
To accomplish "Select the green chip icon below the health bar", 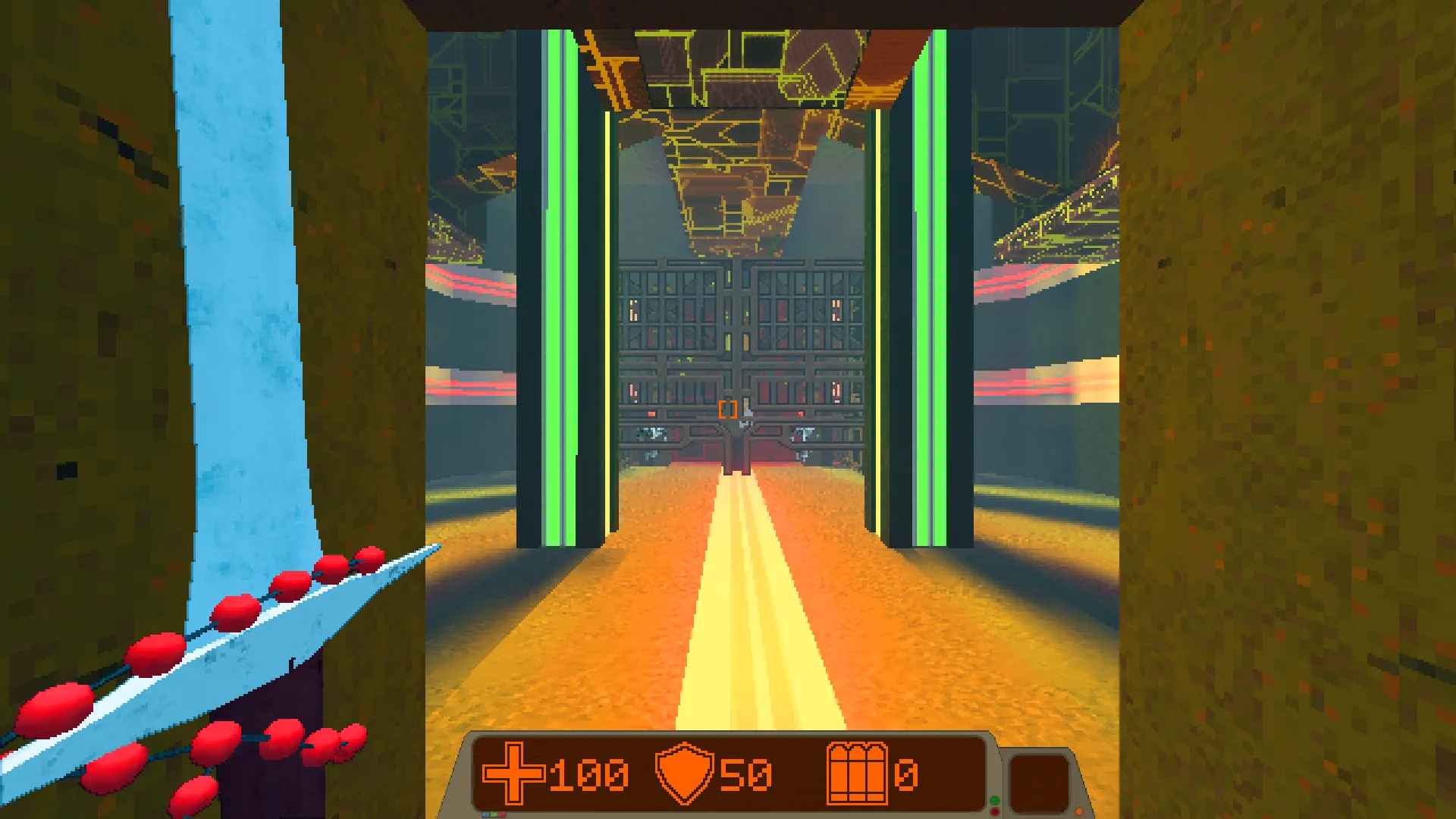I will point(494,814).
